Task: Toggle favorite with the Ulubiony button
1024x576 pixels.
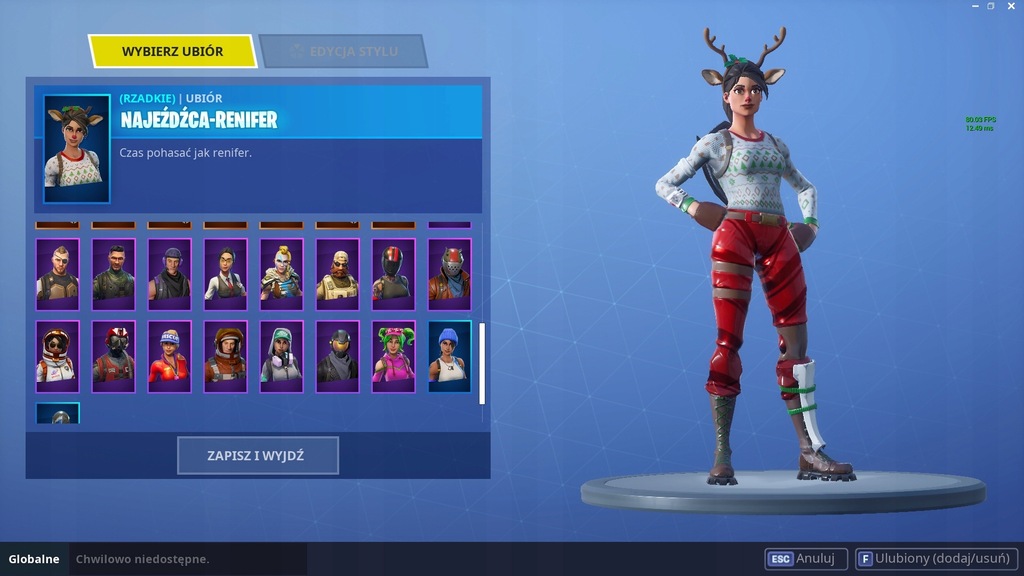Action: point(932,559)
